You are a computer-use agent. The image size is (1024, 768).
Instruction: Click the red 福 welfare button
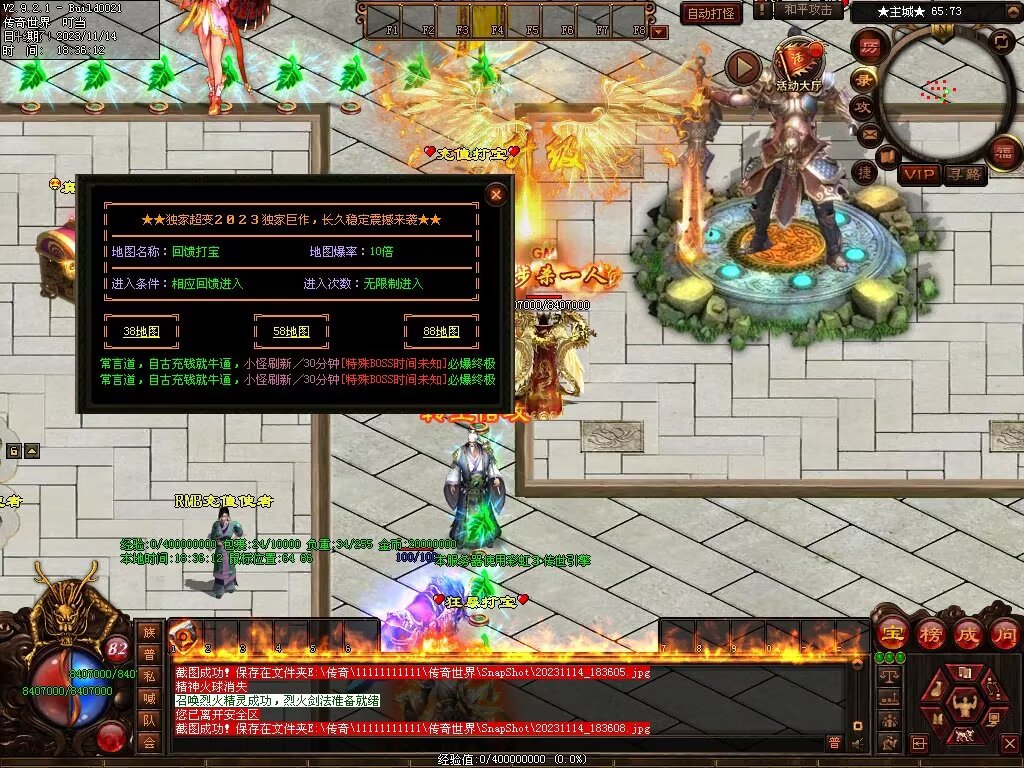(1001, 152)
